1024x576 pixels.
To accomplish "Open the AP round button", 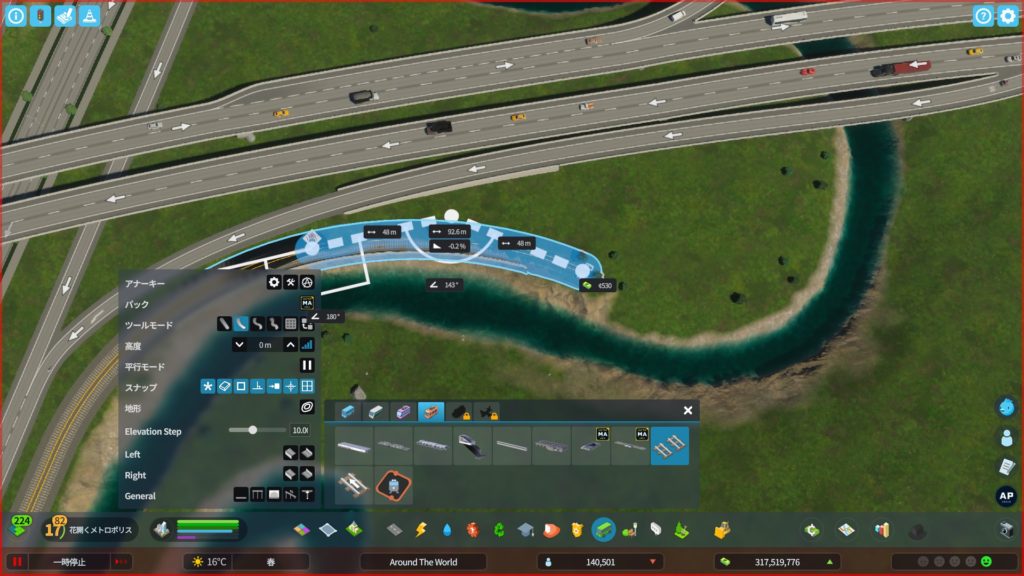I will coord(1006,496).
